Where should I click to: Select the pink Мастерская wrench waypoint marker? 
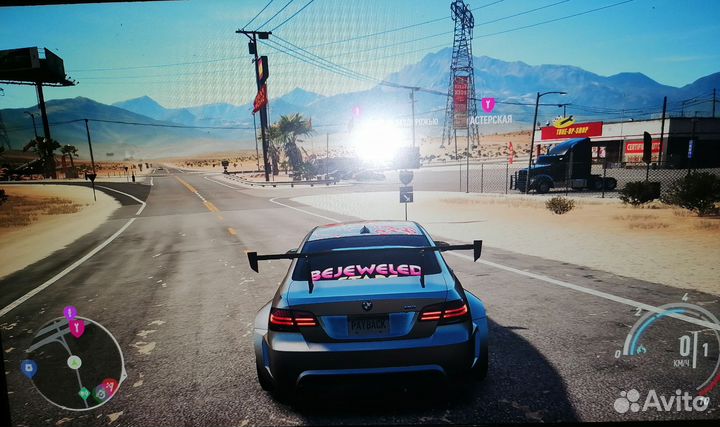488,104
